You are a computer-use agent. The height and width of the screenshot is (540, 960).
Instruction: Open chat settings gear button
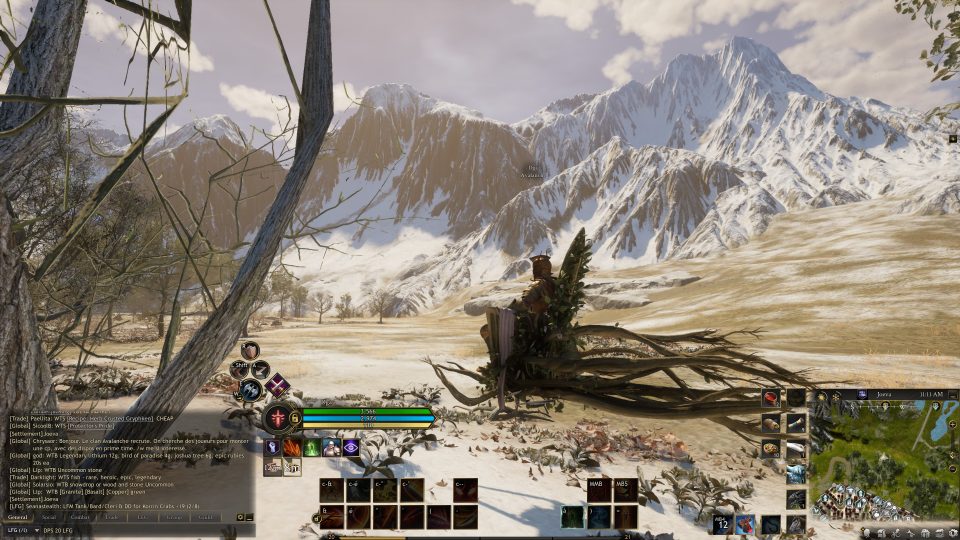[x=240, y=517]
